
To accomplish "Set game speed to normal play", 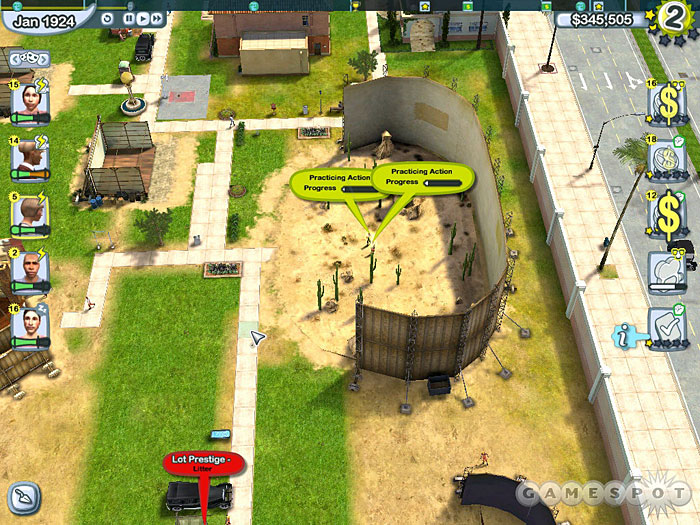I will tap(143, 18).
